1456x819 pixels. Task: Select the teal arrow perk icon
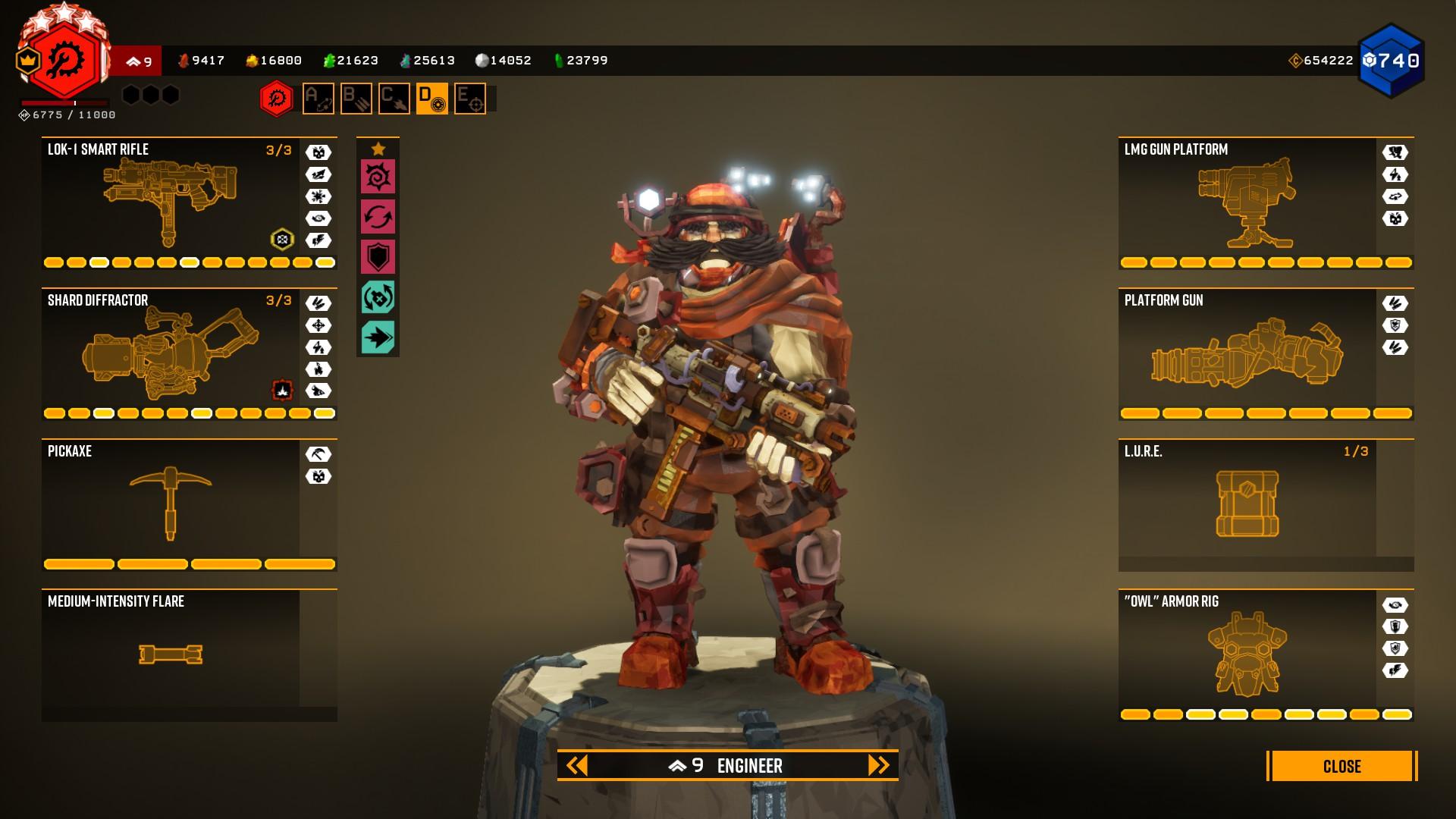point(378,337)
